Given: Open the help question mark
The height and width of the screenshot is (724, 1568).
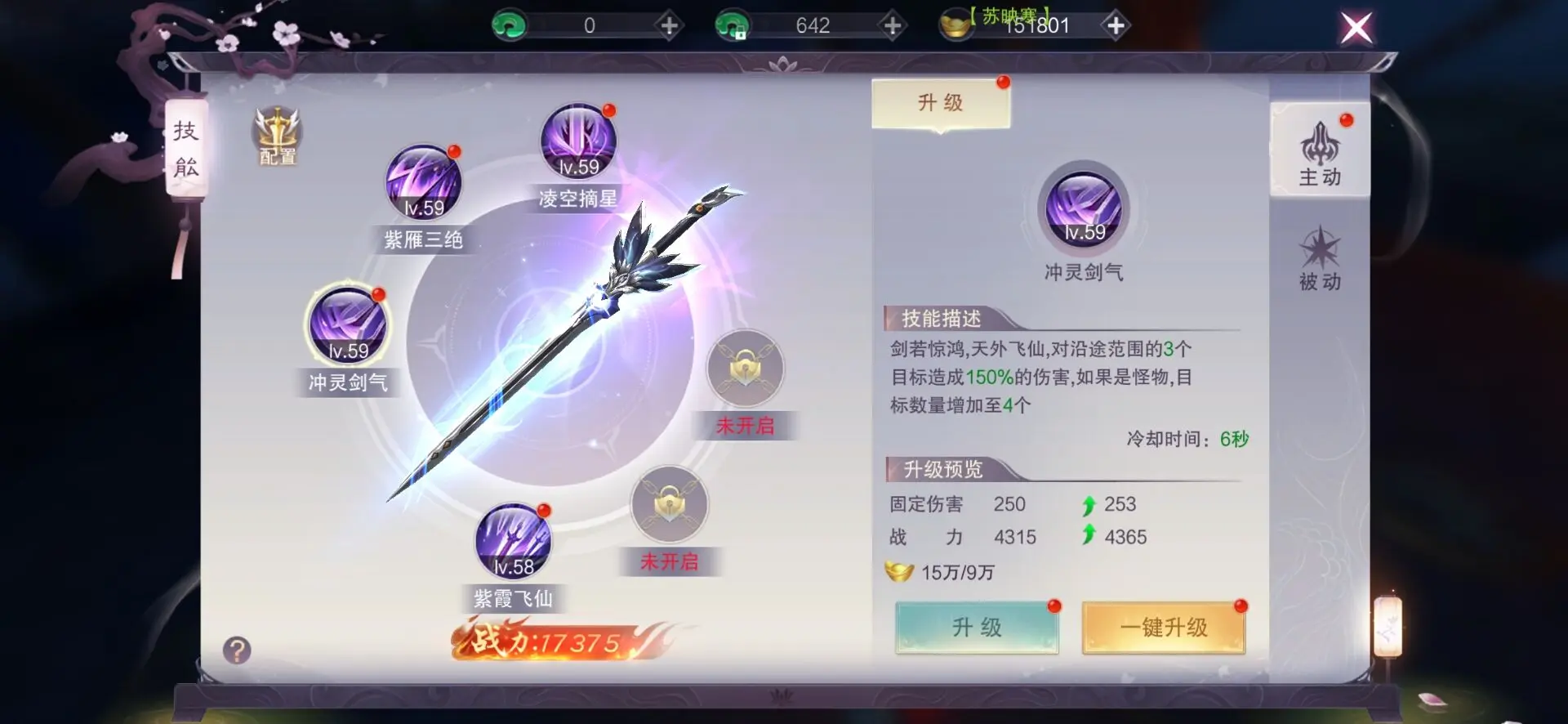Looking at the screenshot, I should [x=237, y=650].
